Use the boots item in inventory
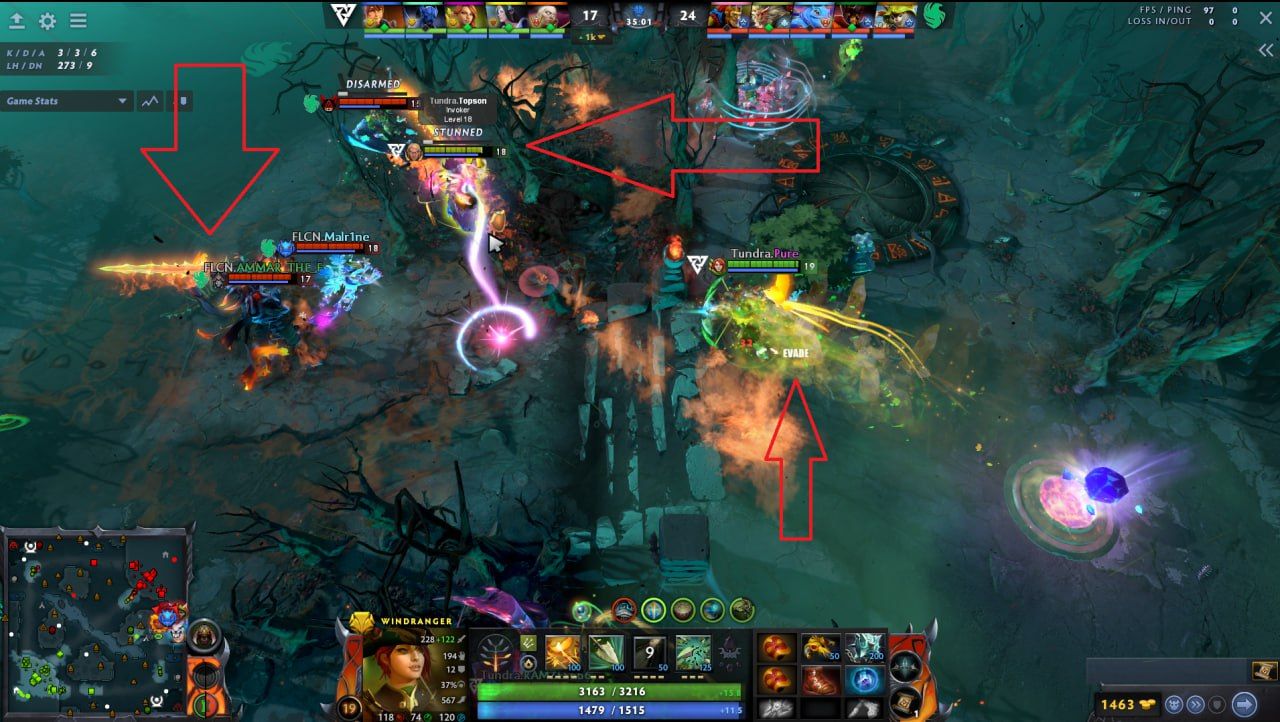This screenshot has height=722, width=1280. pyautogui.click(x=820, y=680)
